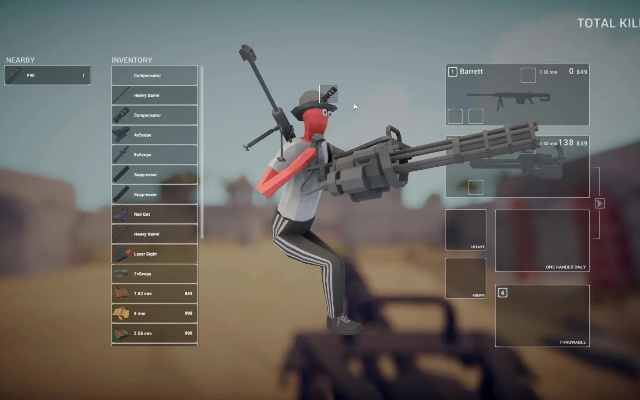640x400 pixels.
Task: Select the Barrett weapon slot
Action: pyautogui.click(x=517, y=95)
